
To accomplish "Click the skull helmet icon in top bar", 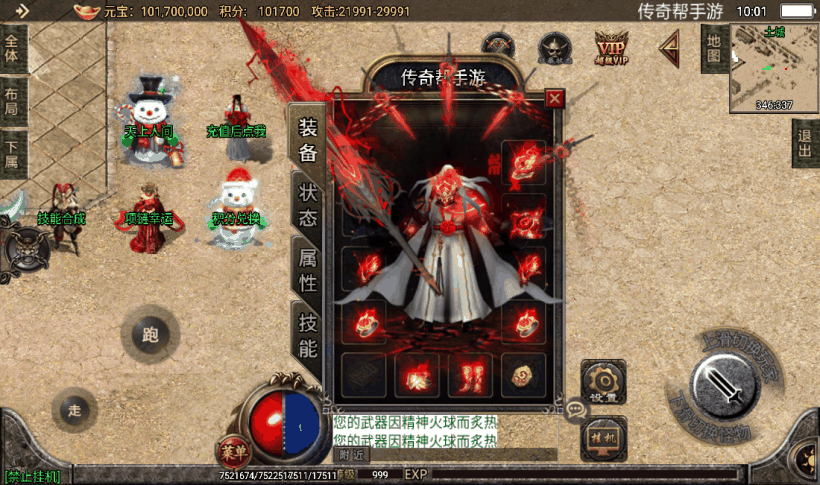I will pyautogui.click(x=553, y=47).
